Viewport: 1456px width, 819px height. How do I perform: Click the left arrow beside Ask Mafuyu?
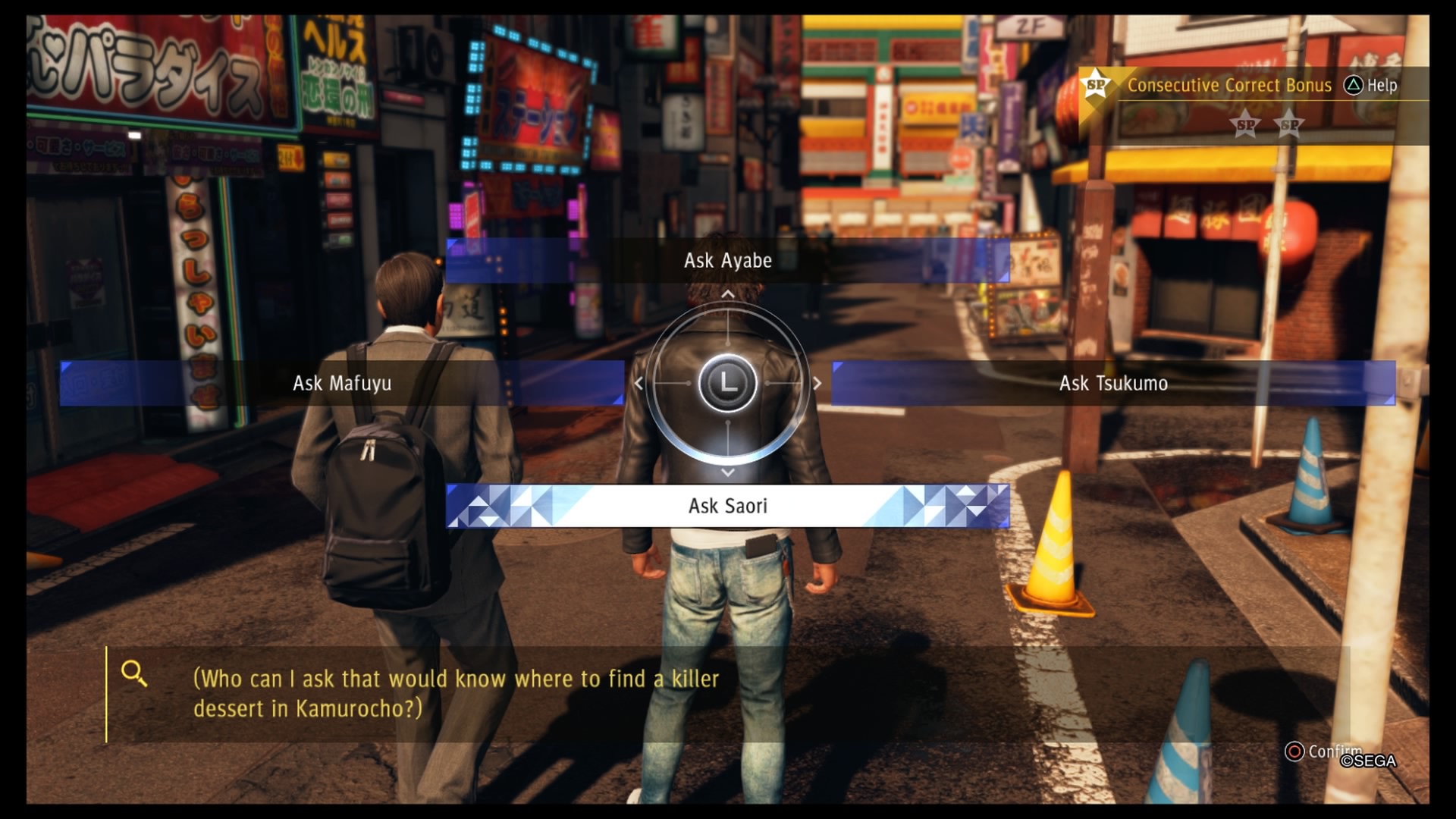coord(637,383)
